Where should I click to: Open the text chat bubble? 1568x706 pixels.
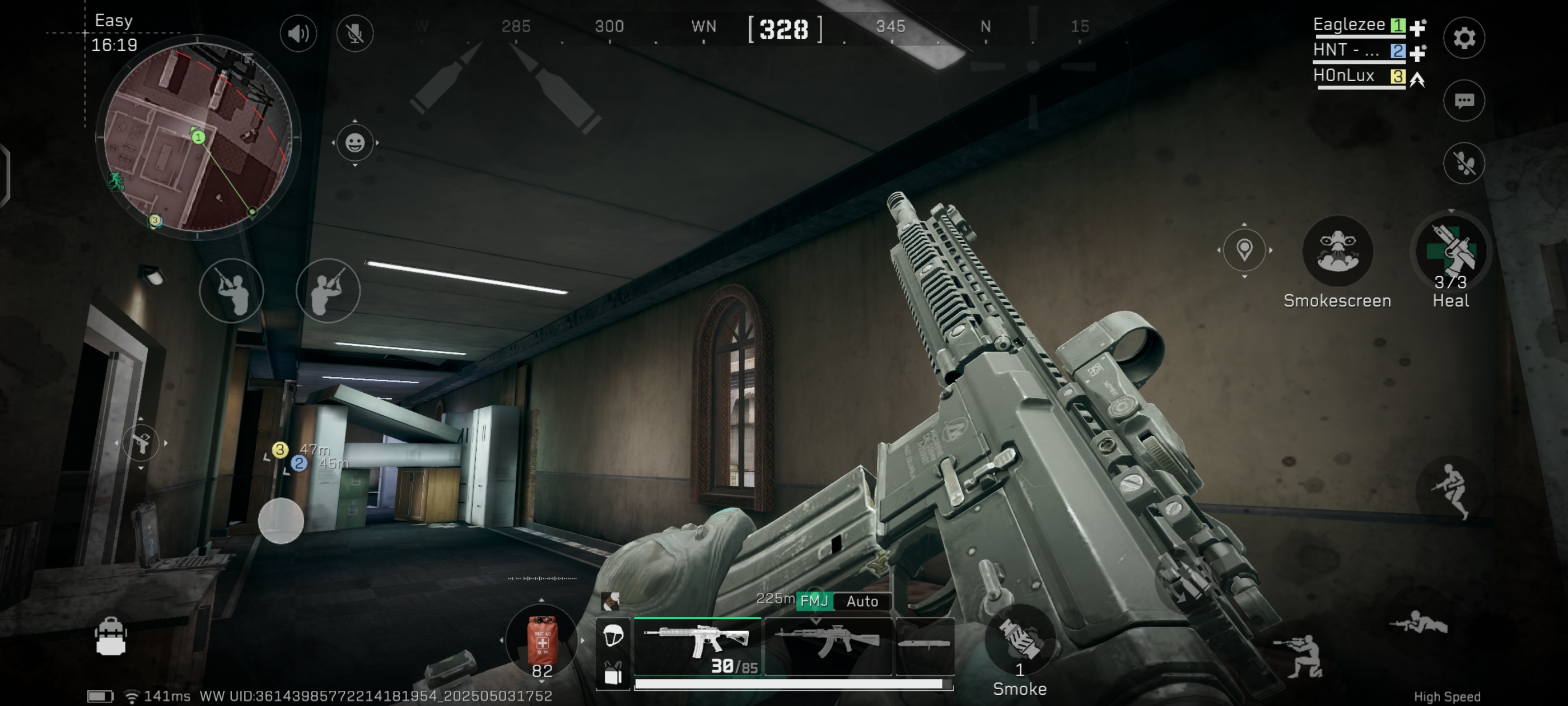click(x=1464, y=100)
